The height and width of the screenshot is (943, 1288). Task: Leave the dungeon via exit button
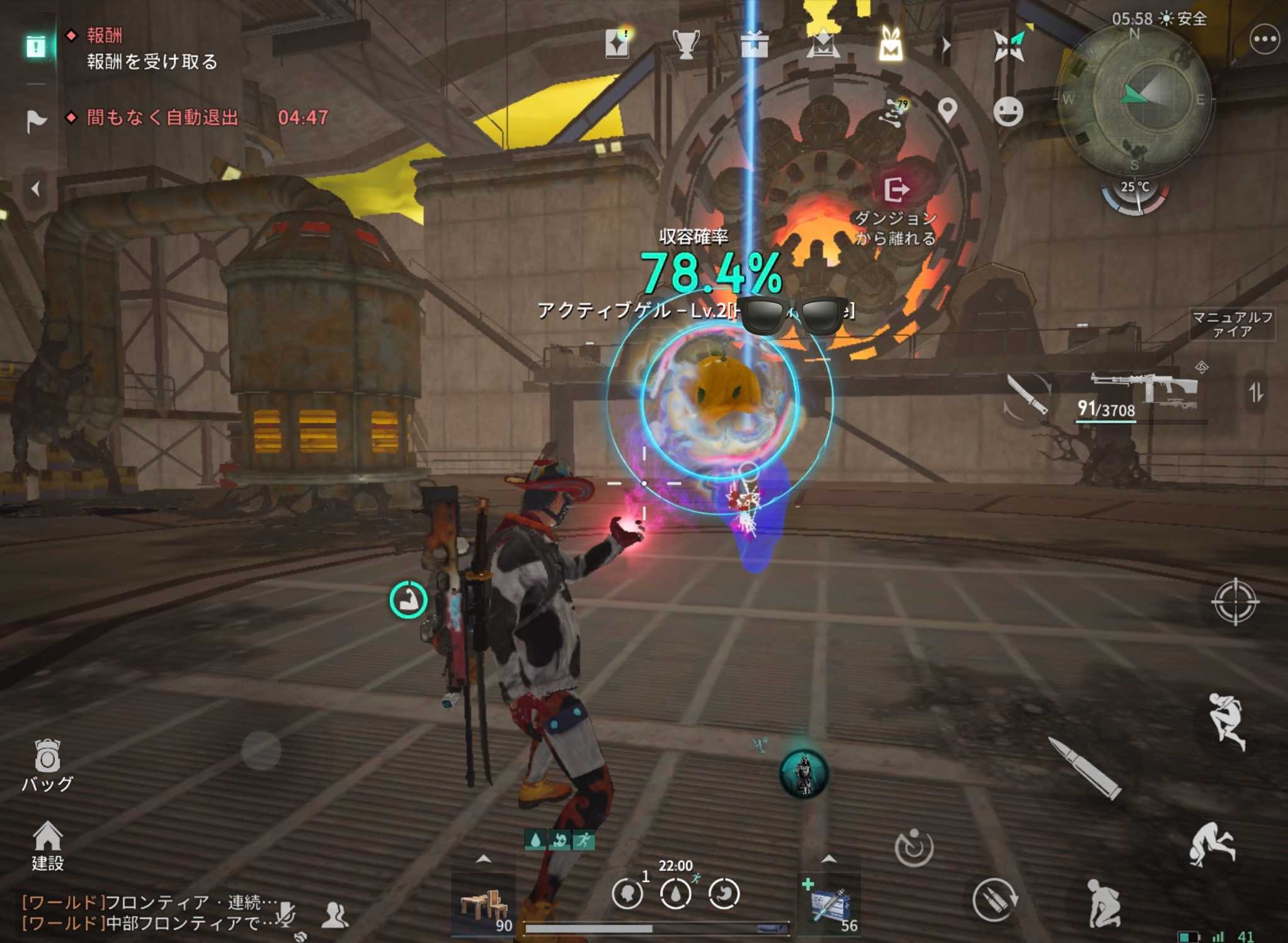pos(896,189)
